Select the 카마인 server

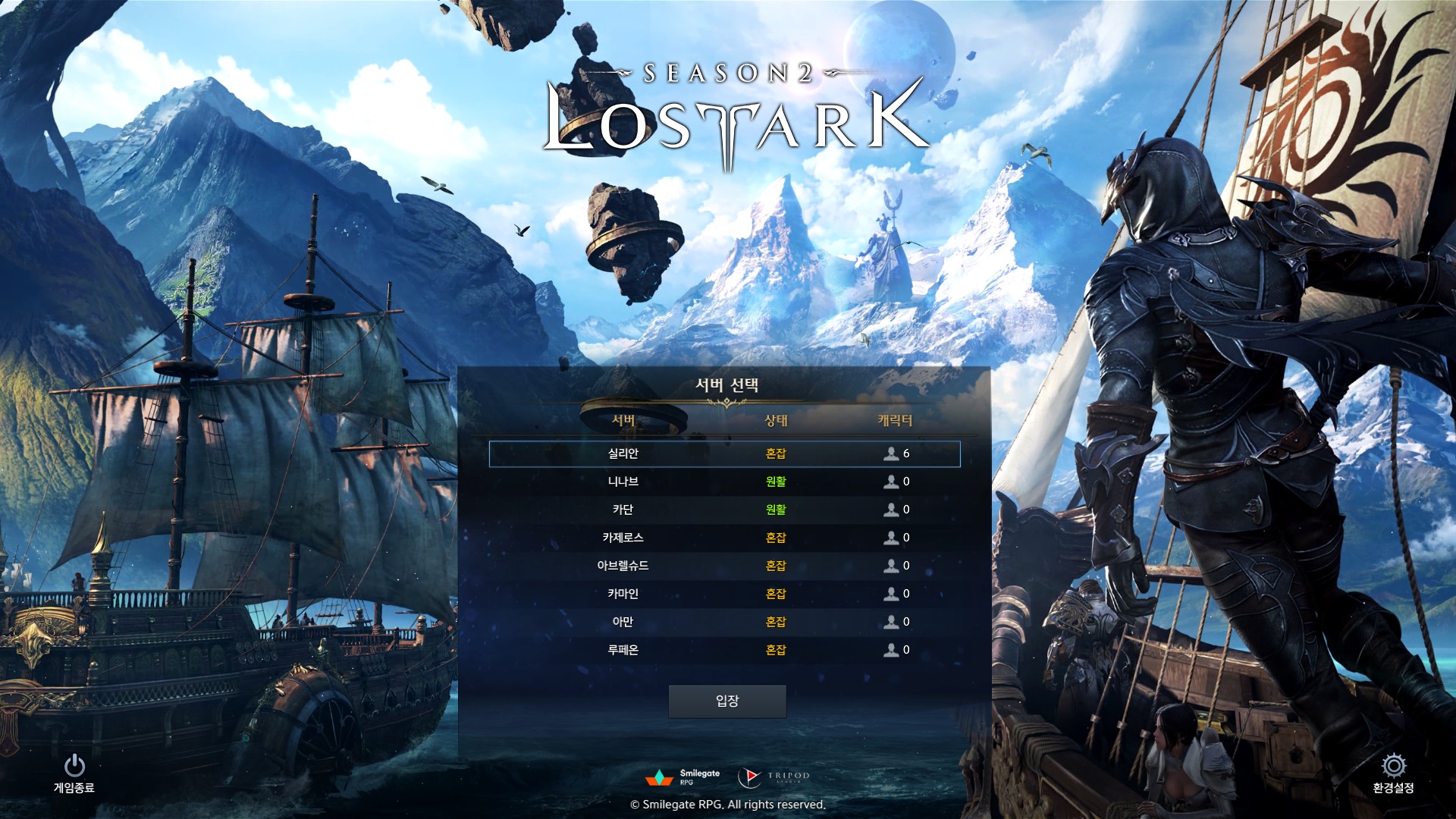click(724, 594)
